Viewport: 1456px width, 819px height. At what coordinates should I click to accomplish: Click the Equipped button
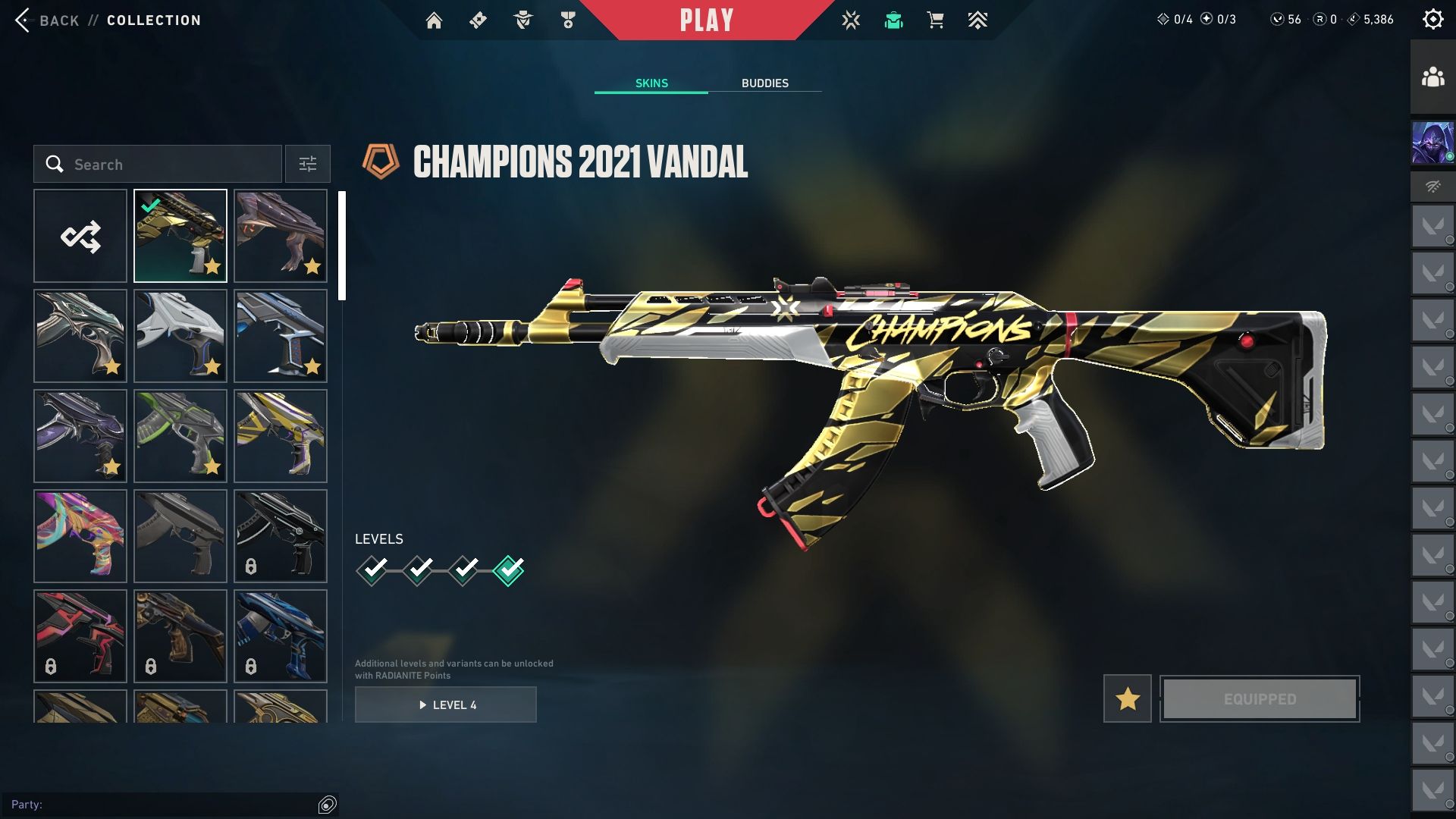[x=1260, y=698]
